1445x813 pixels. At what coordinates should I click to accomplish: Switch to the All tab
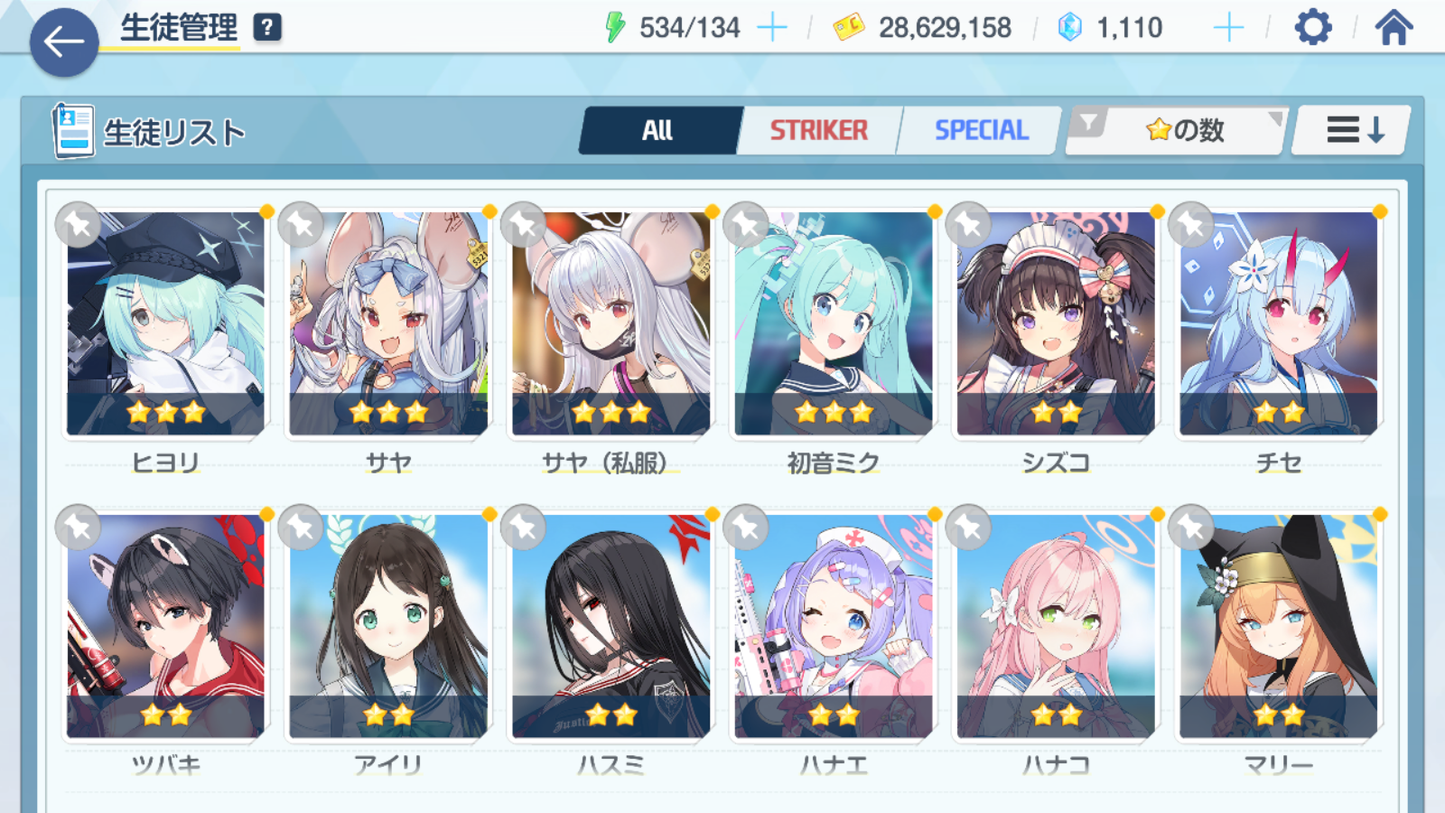[658, 131]
